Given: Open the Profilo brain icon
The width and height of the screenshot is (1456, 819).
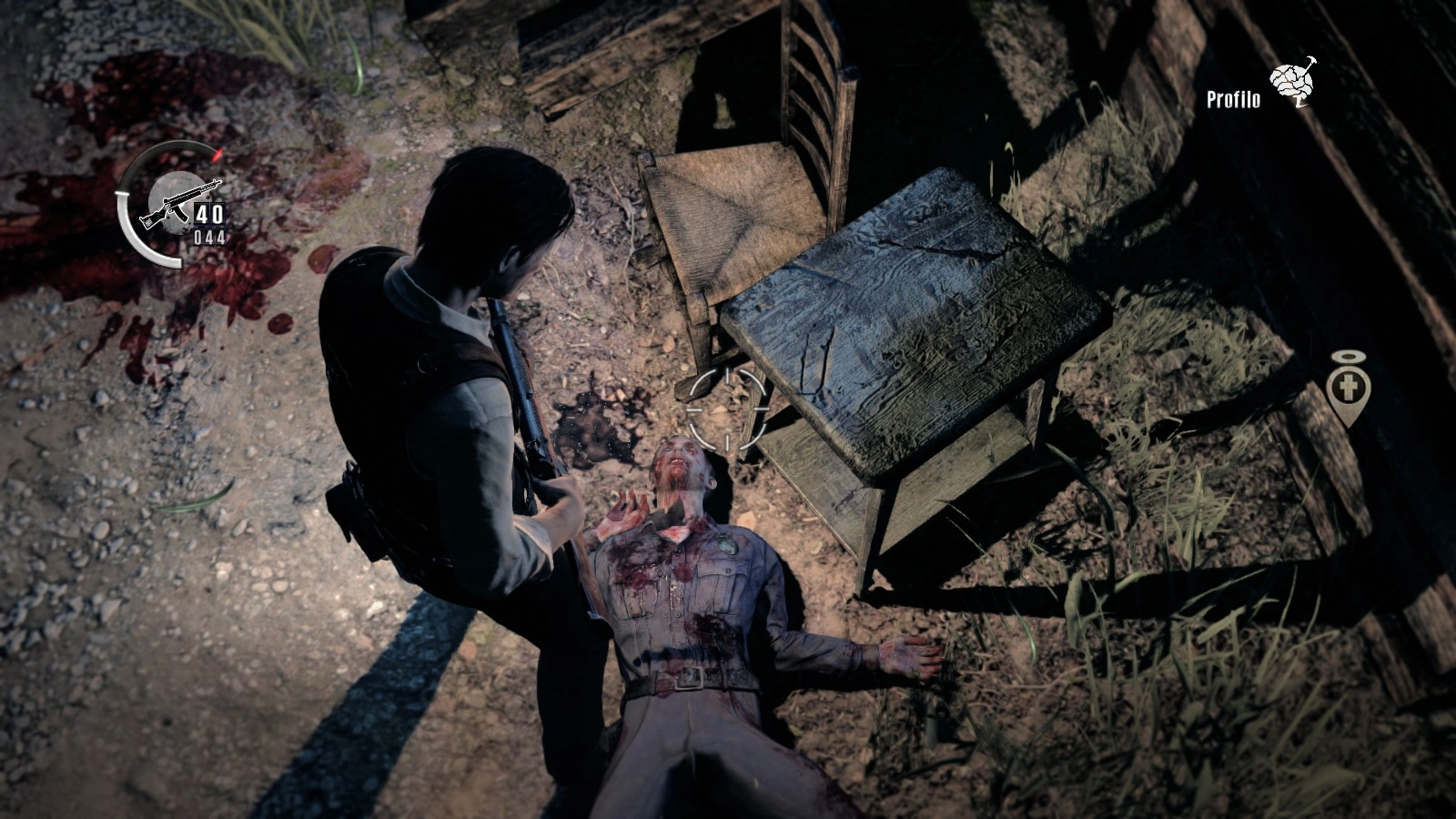Looking at the screenshot, I should (1294, 83).
